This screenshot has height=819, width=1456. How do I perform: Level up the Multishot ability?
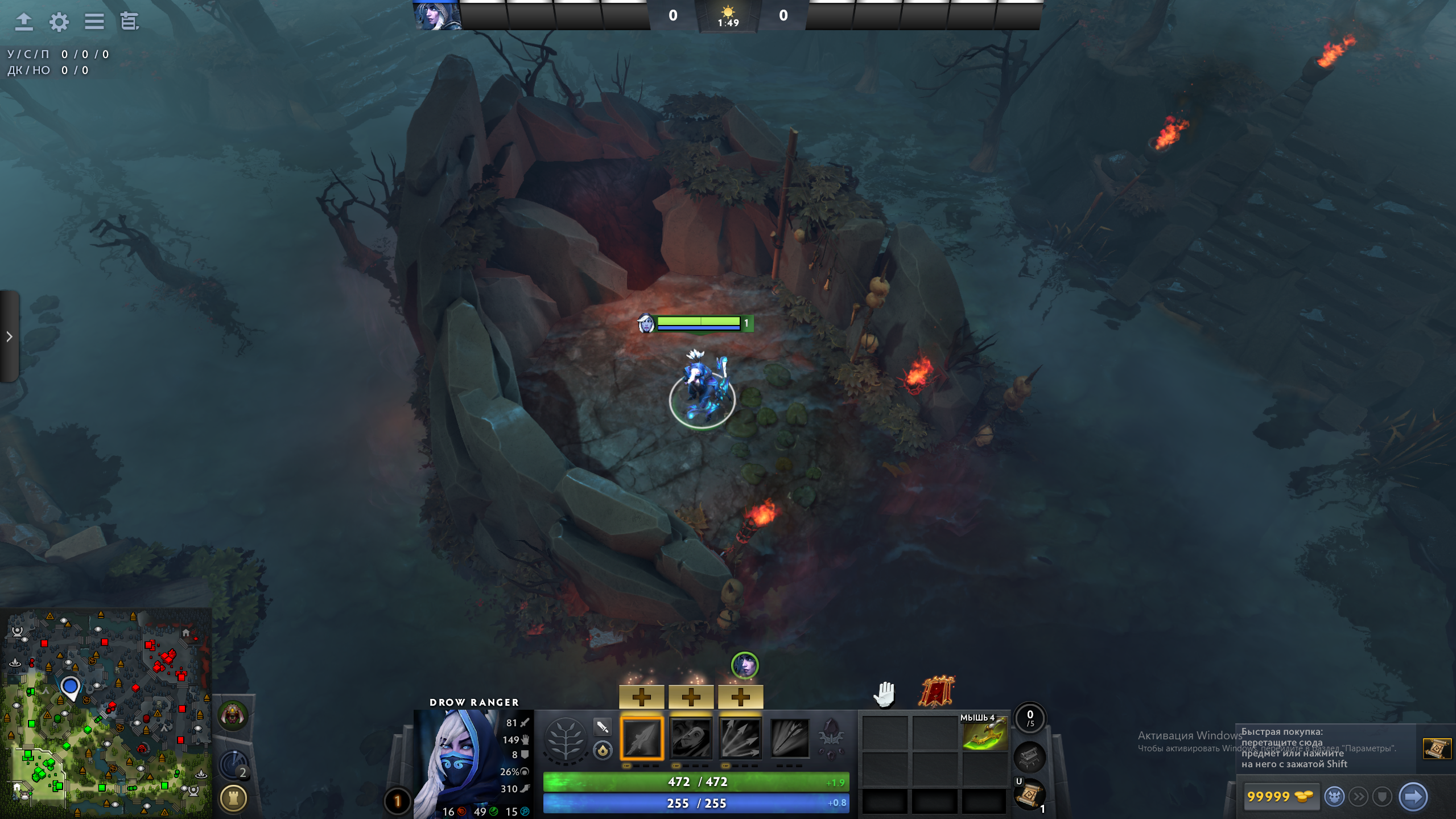click(x=740, y=697)
